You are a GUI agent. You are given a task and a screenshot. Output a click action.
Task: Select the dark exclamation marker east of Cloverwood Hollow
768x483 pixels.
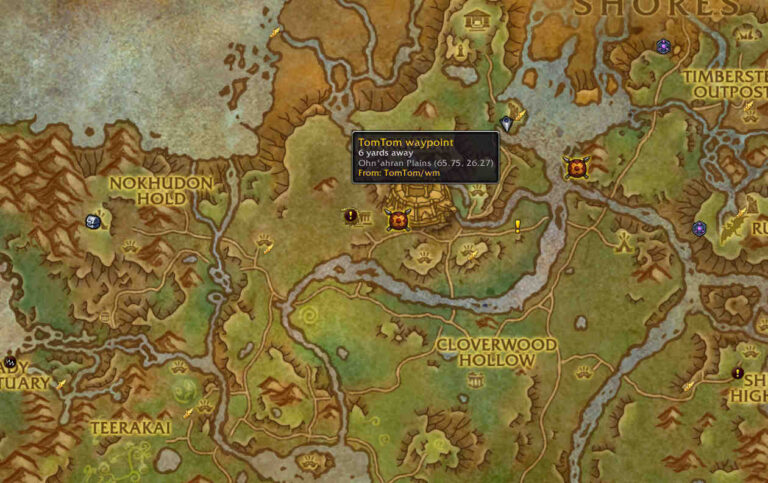[x=737, y=373]
